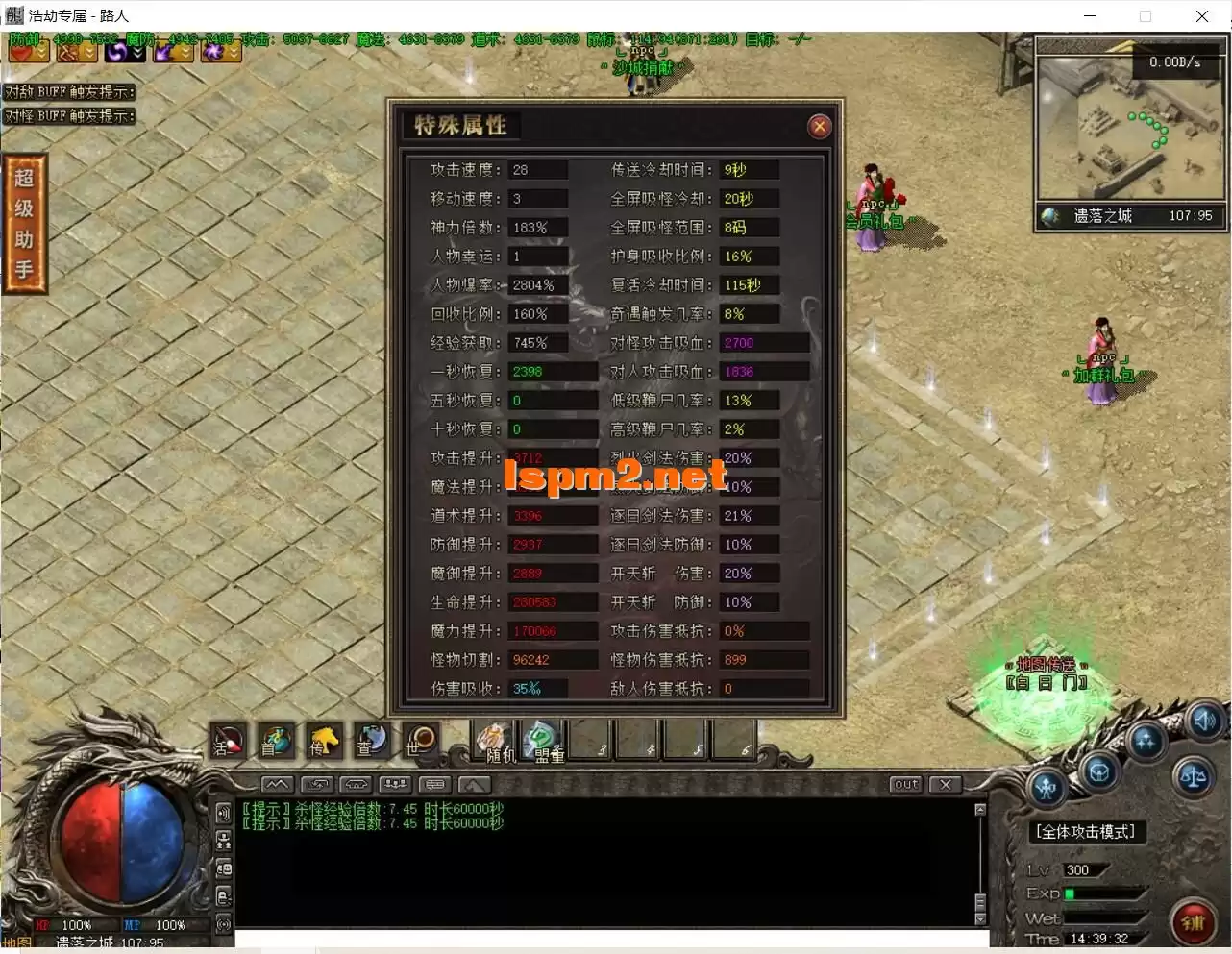Open the character equipment round button
The height and width of the screenshot is (954, 1232).
(1047, 788)
